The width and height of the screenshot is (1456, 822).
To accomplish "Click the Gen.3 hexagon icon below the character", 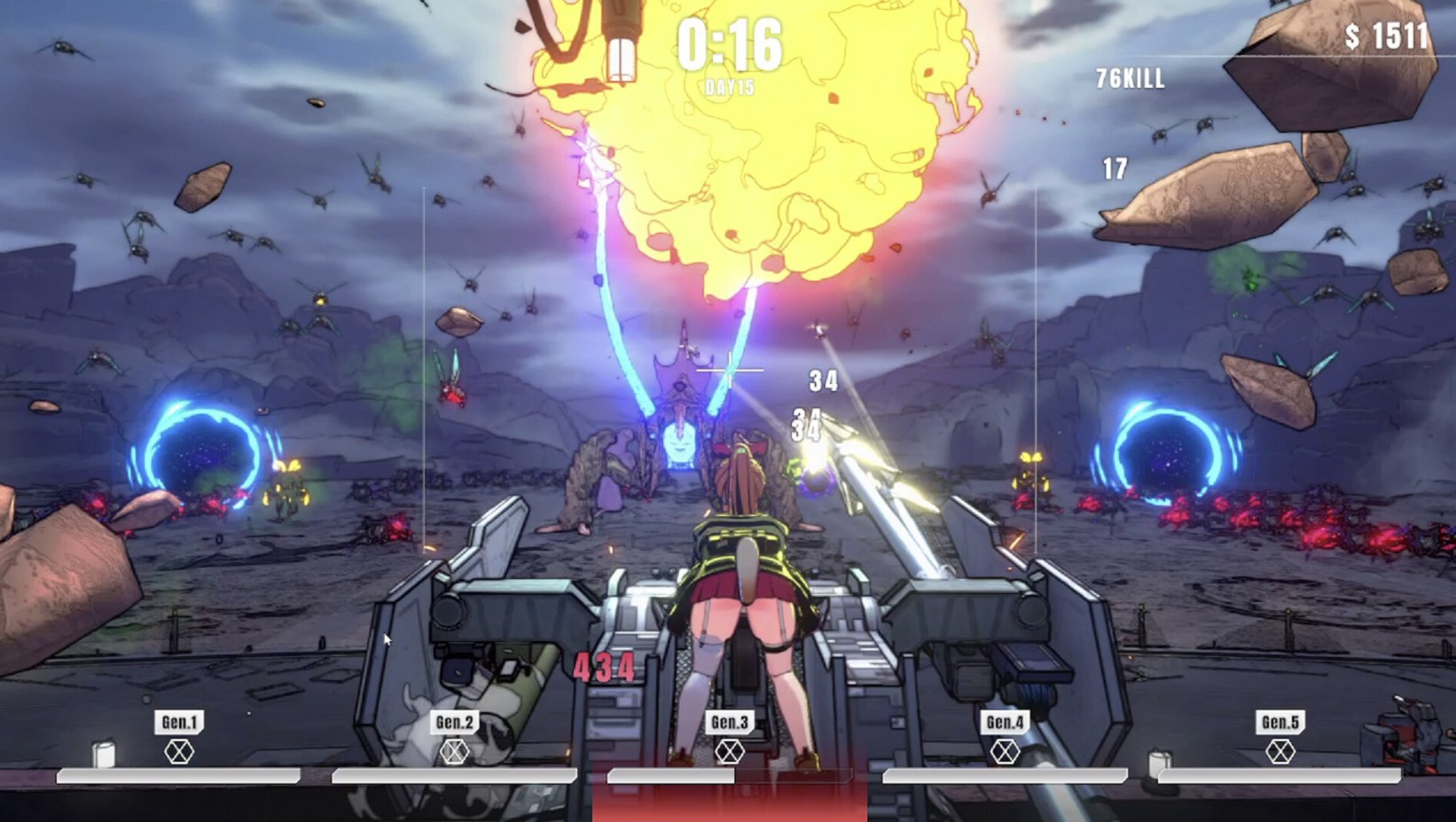I will pos(730,751).
